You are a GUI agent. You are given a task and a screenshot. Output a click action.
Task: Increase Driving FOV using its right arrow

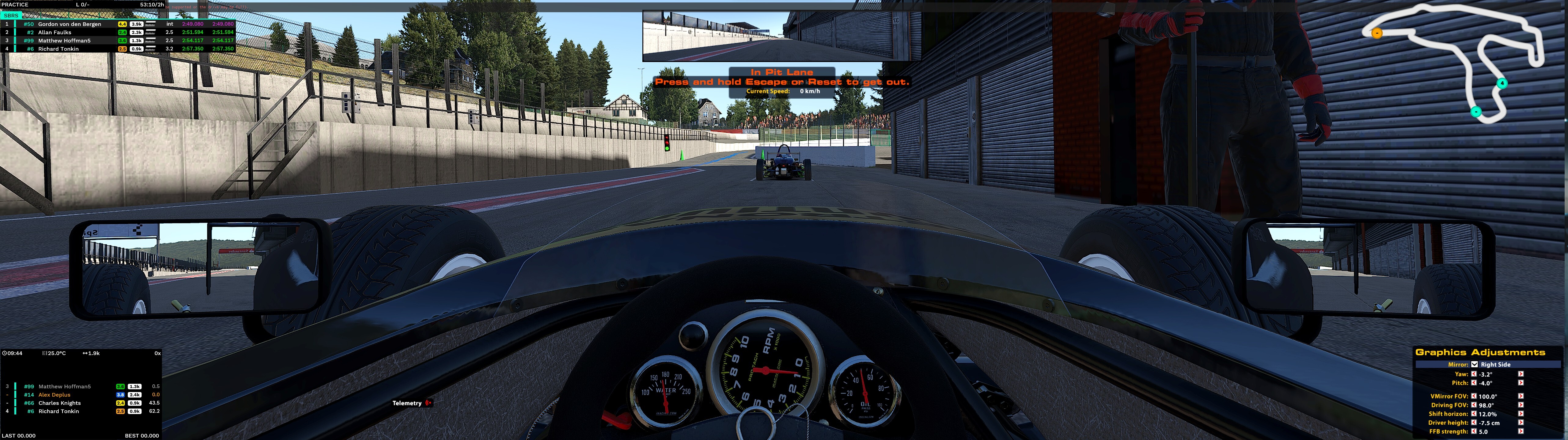point(1521,405)
